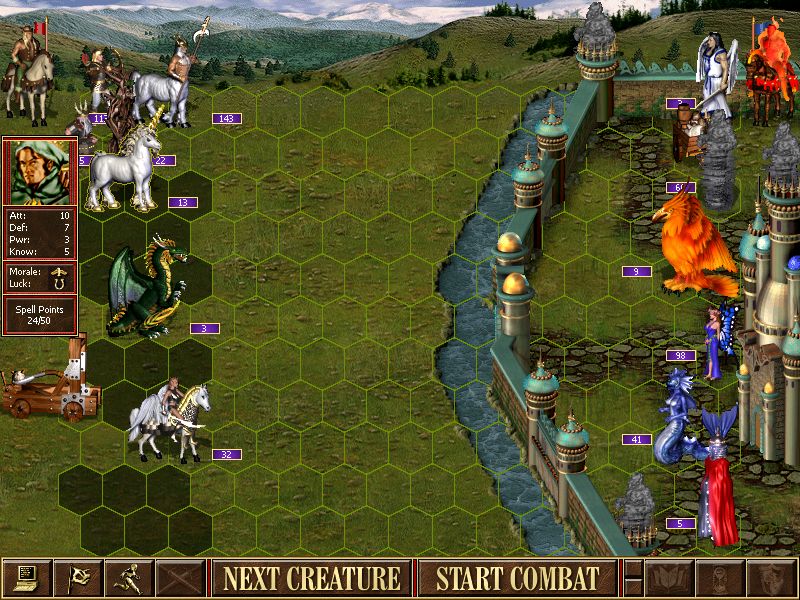Open the combat options computer icon
This screenshot has height=600, width=800.
tap(26, 578)
